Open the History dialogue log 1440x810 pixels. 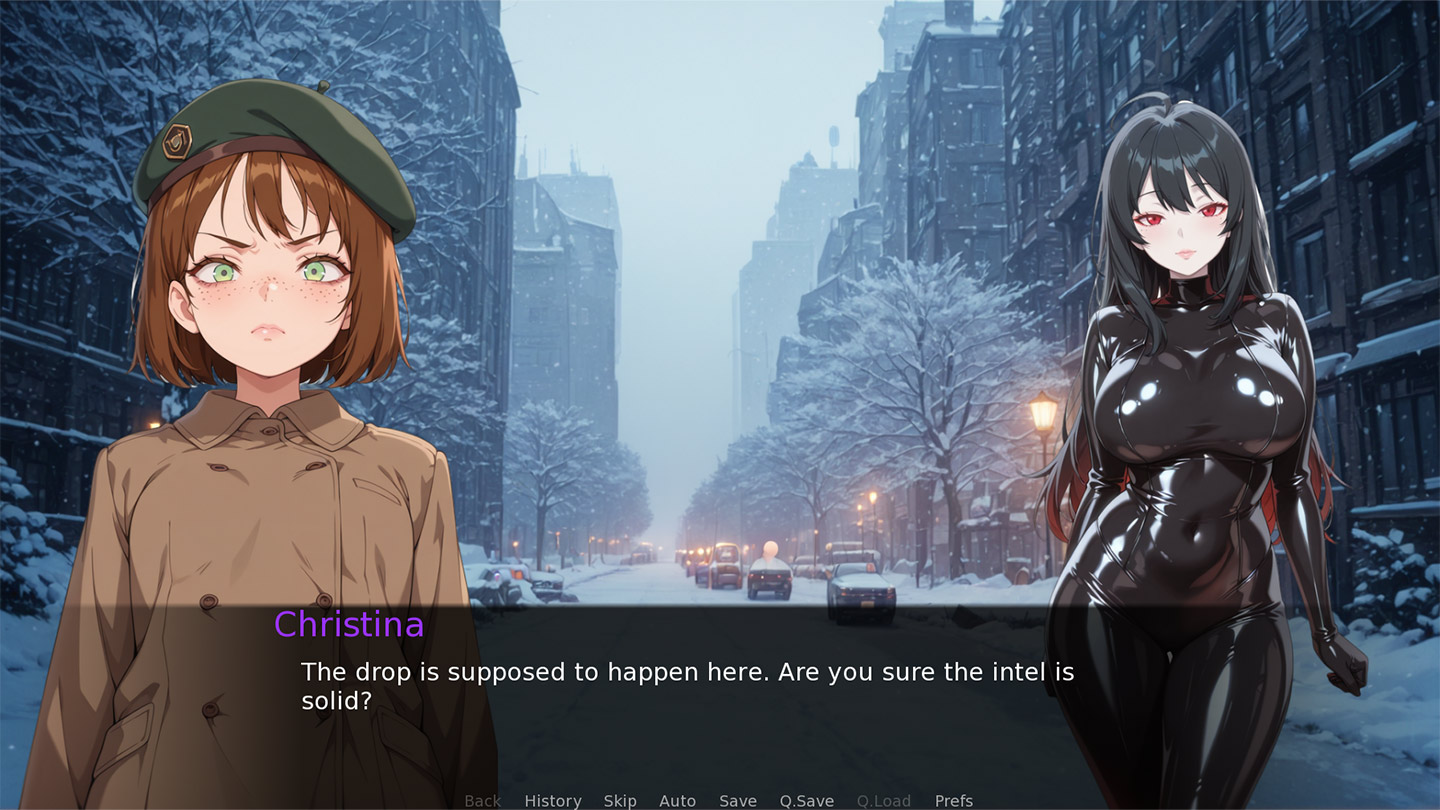coord(552,800)
